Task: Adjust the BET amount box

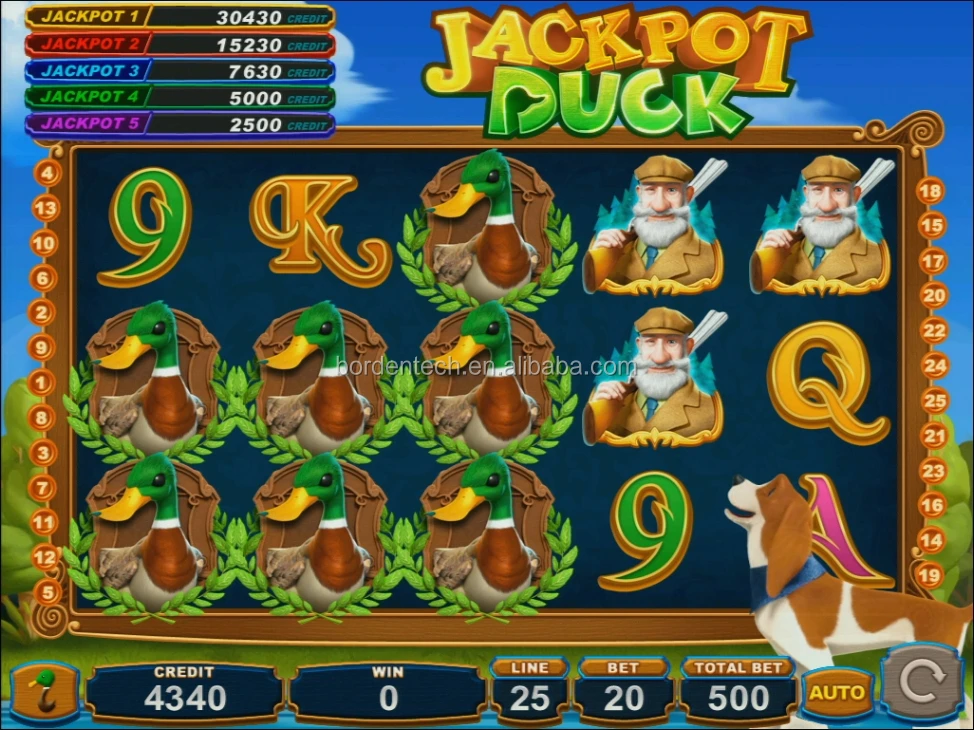Action: [622, 690]
